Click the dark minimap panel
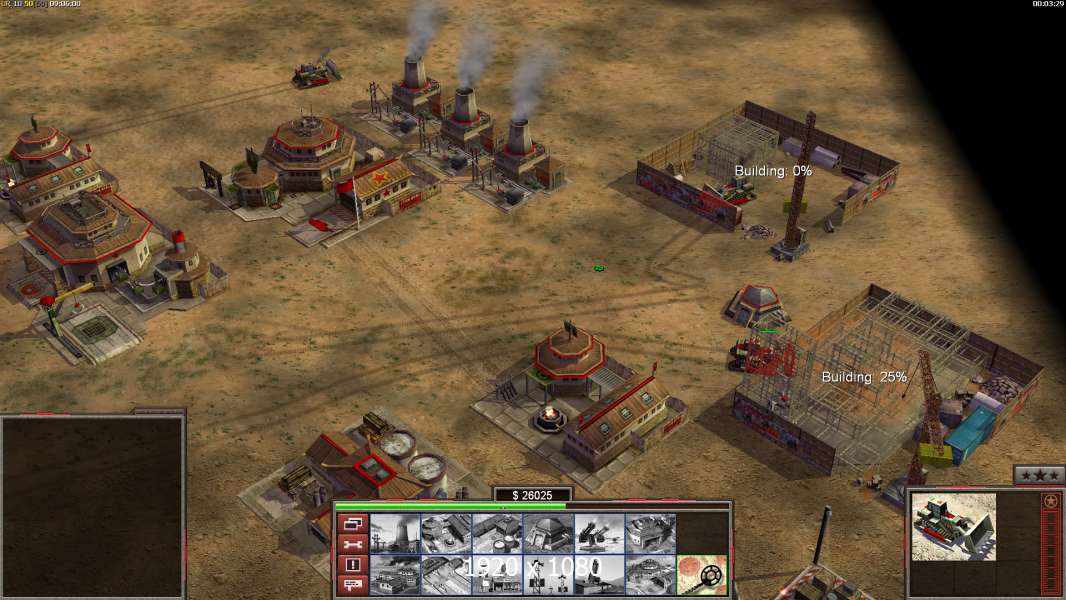This screenshot has width=1066, height=600. click(92, 506)
